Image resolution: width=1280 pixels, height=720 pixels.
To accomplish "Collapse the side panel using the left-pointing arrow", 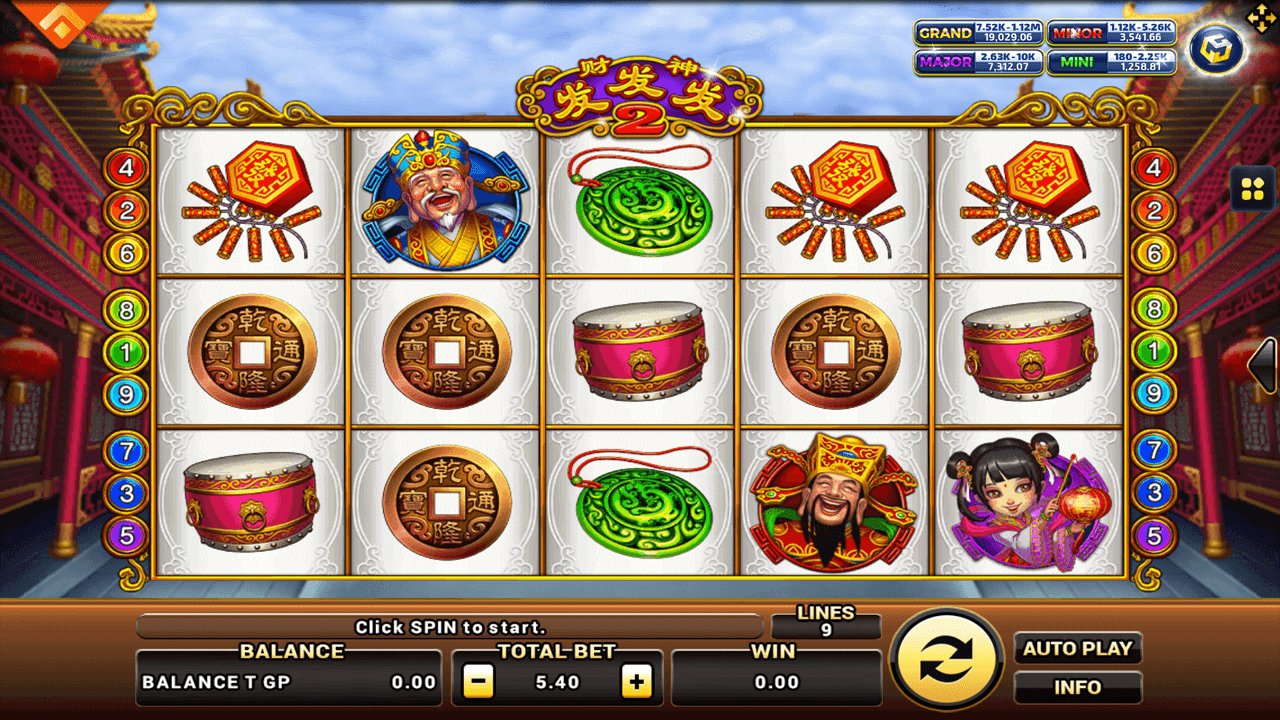I will pos(1262,365).
